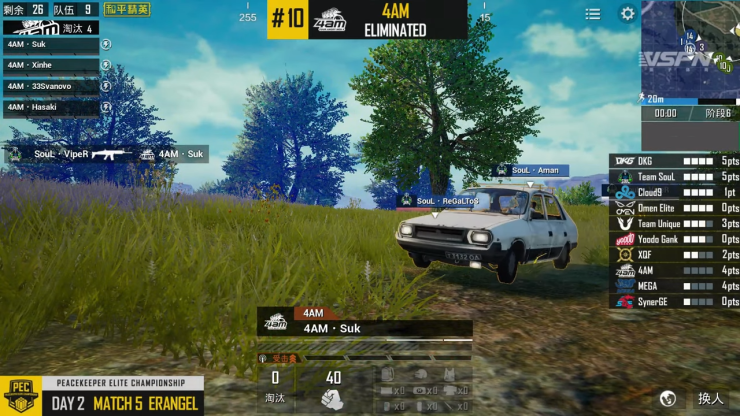
Task: Choose Team SouL in the standings
Action: click(x=675, y=176)
